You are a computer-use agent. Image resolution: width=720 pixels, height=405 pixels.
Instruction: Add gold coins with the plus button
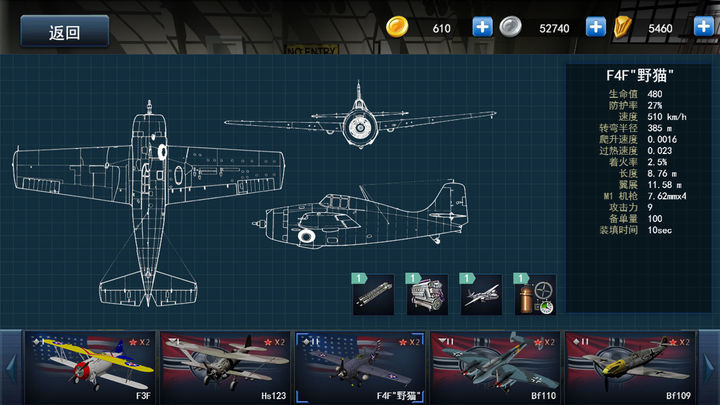483,27
